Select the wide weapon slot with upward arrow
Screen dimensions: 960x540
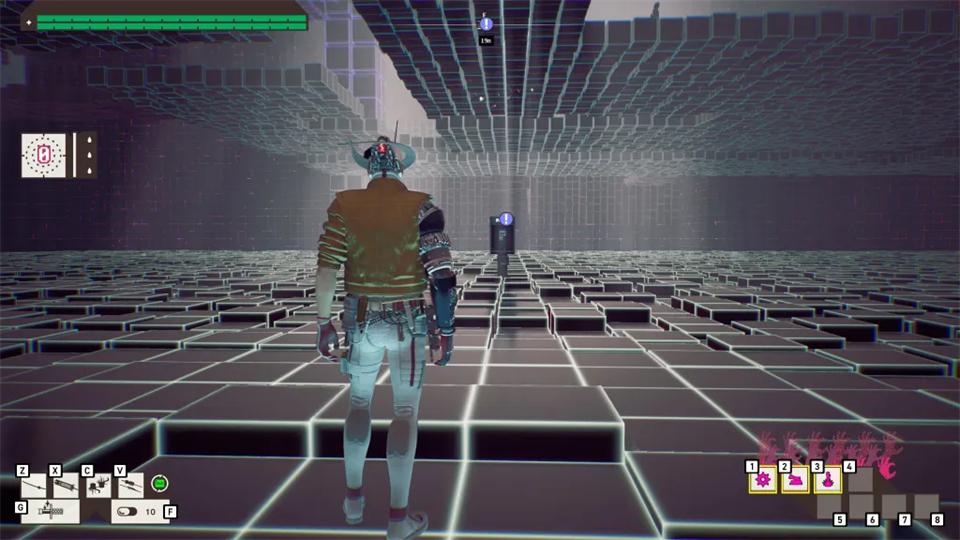click(x=49, y=511)
